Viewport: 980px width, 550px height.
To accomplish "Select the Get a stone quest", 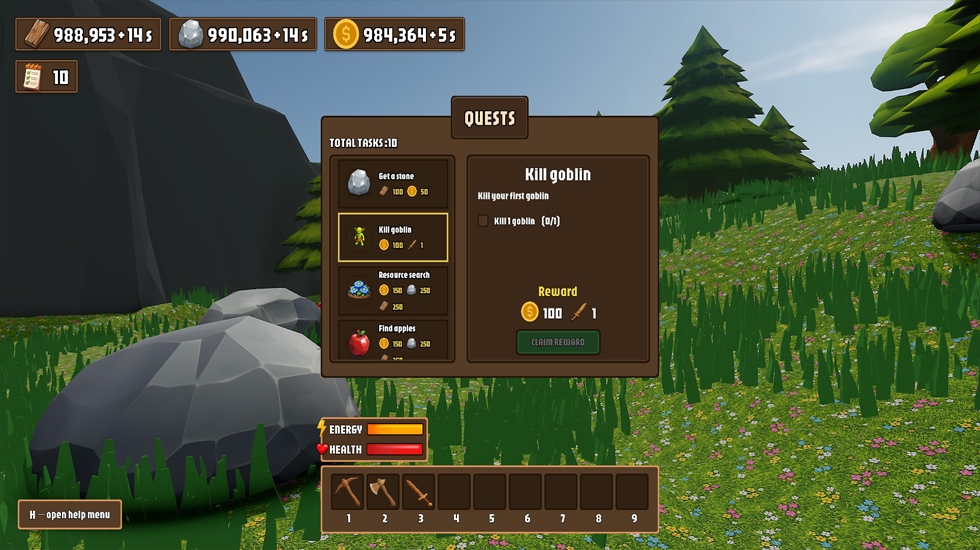I will [x=393, y=183].
